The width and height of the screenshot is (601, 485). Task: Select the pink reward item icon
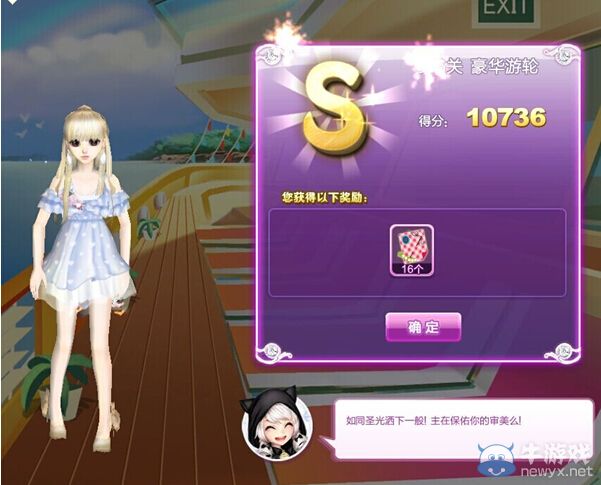(x=410, y=245)
